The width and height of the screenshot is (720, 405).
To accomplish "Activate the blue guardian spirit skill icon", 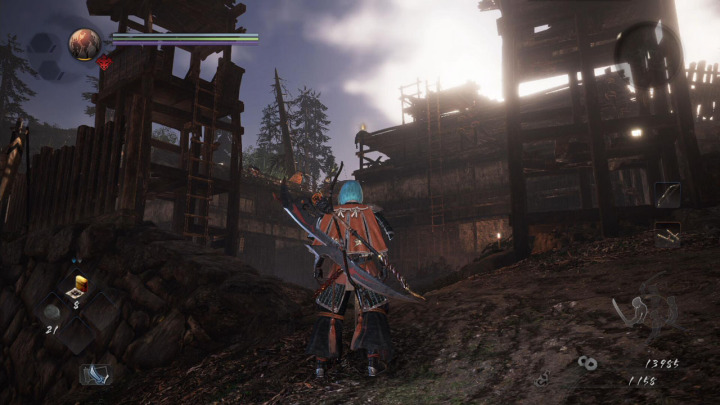I will [96, 373].
